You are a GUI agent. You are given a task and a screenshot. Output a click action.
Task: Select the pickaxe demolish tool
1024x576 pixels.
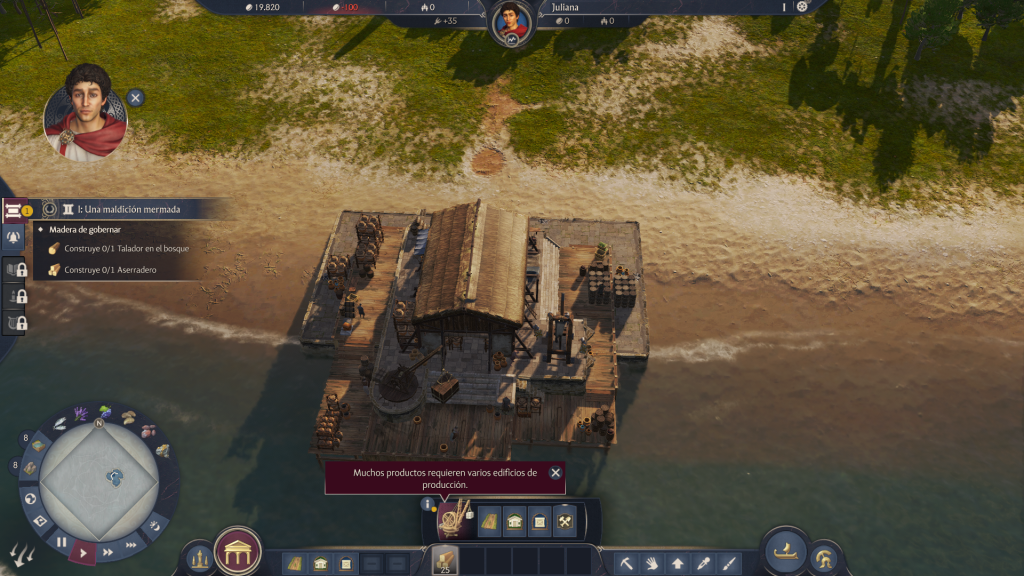point(626,563)
